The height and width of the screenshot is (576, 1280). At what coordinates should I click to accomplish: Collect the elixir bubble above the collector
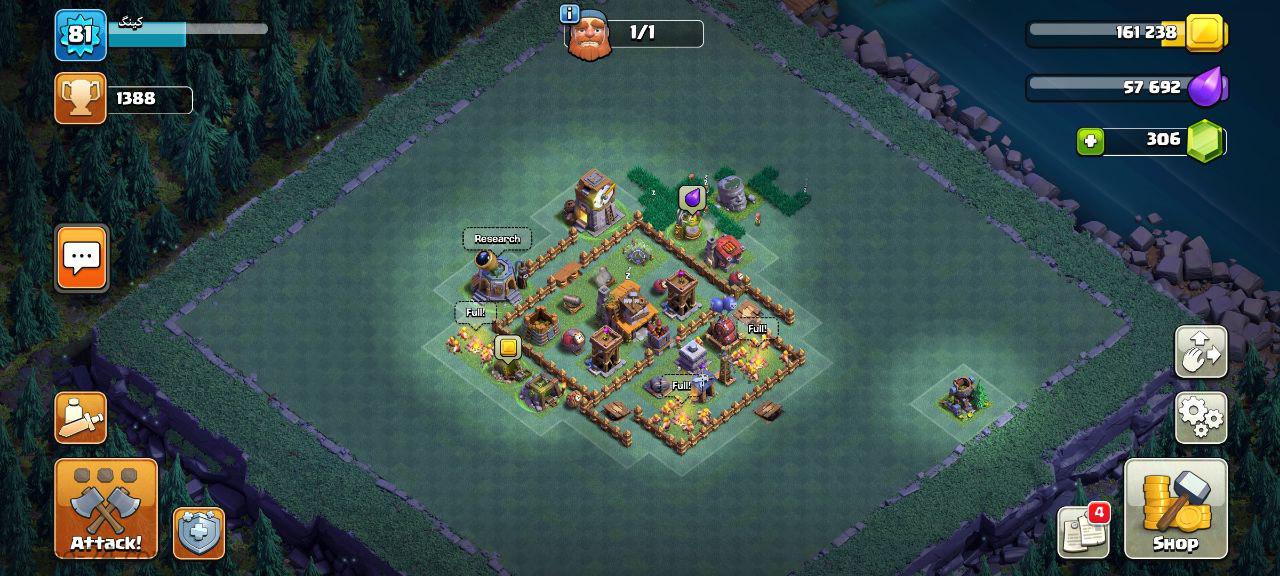692,198
